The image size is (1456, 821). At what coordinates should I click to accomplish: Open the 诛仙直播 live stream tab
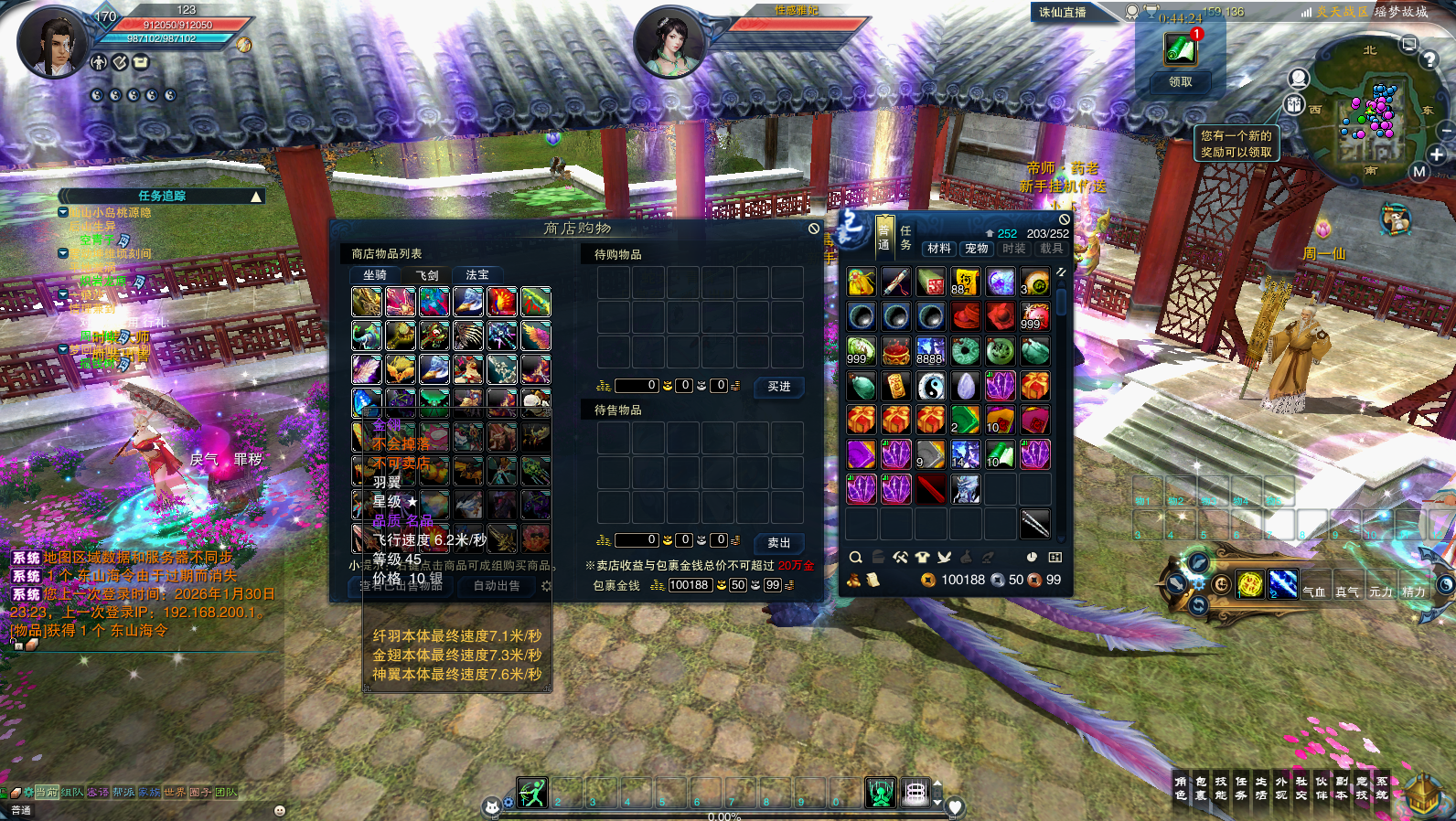coord(1063,13)
